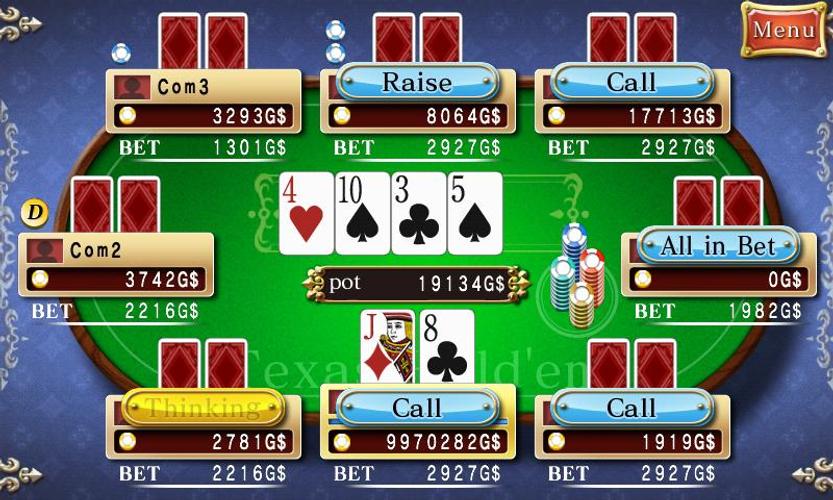This screenshot has height=500, width=833.
Task: Tap the 10 of spades community card
Action: coord(361,212)
